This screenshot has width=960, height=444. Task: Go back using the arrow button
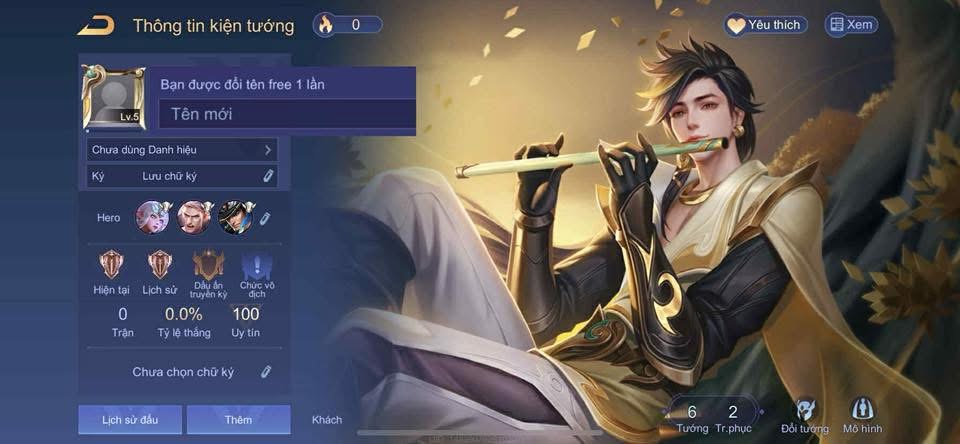pos(95,26)
